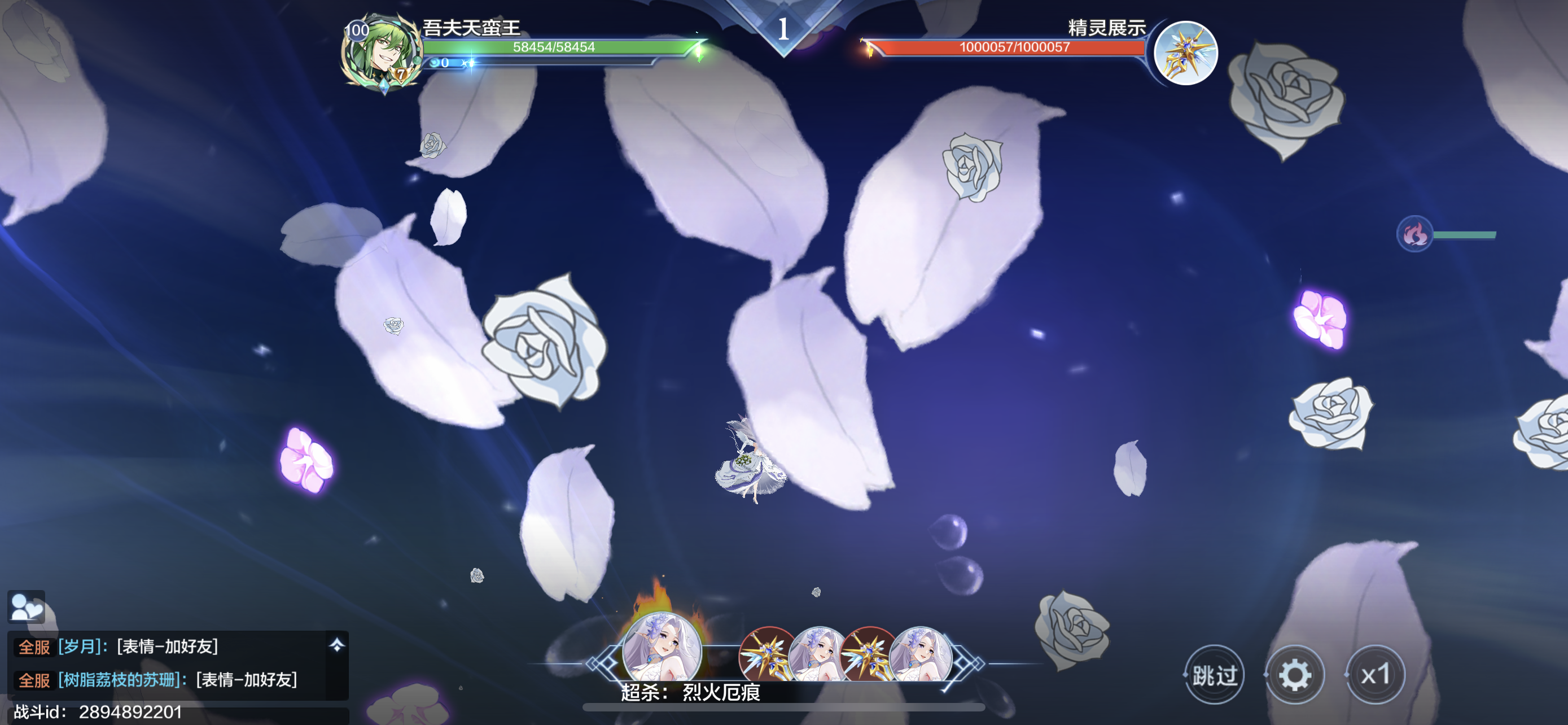Open the friends icon above chat

click(x=26, y=606)
